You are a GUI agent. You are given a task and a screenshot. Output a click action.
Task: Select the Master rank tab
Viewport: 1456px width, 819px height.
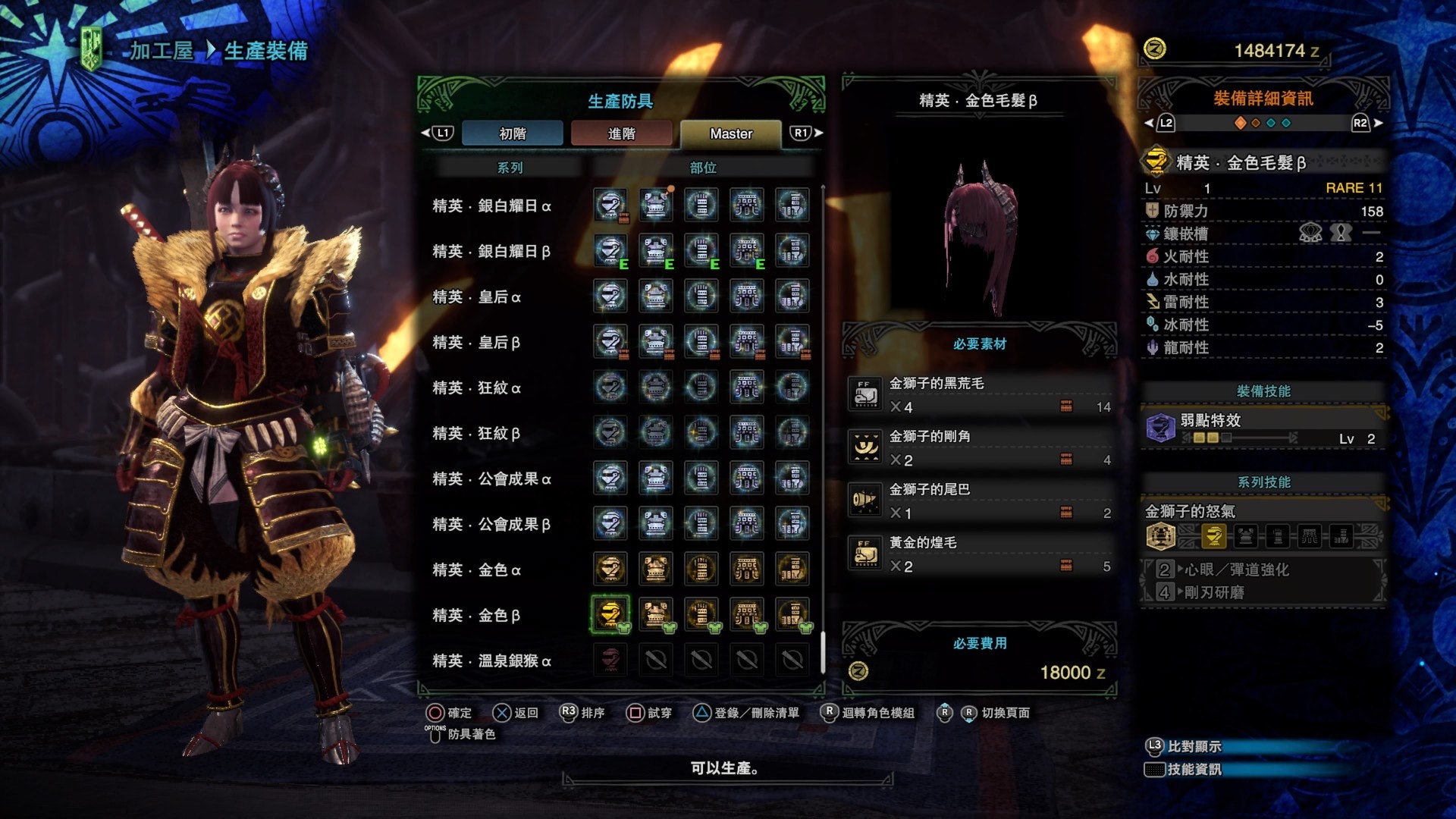point(730,133)
